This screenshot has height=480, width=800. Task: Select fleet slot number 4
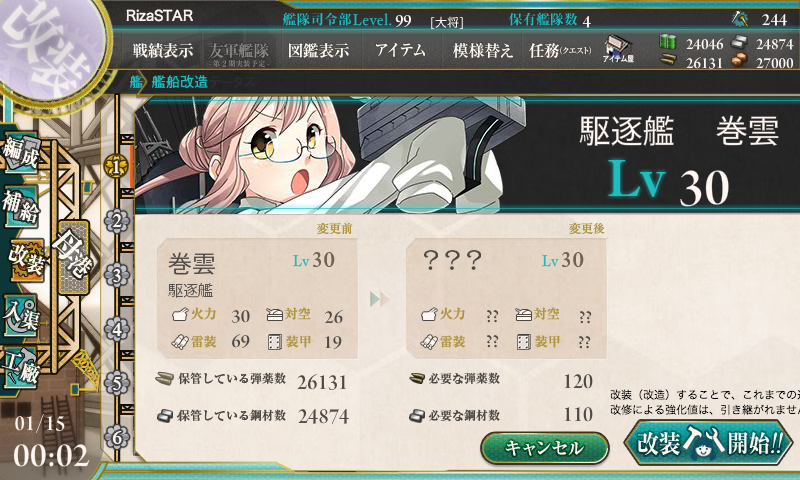118,328
